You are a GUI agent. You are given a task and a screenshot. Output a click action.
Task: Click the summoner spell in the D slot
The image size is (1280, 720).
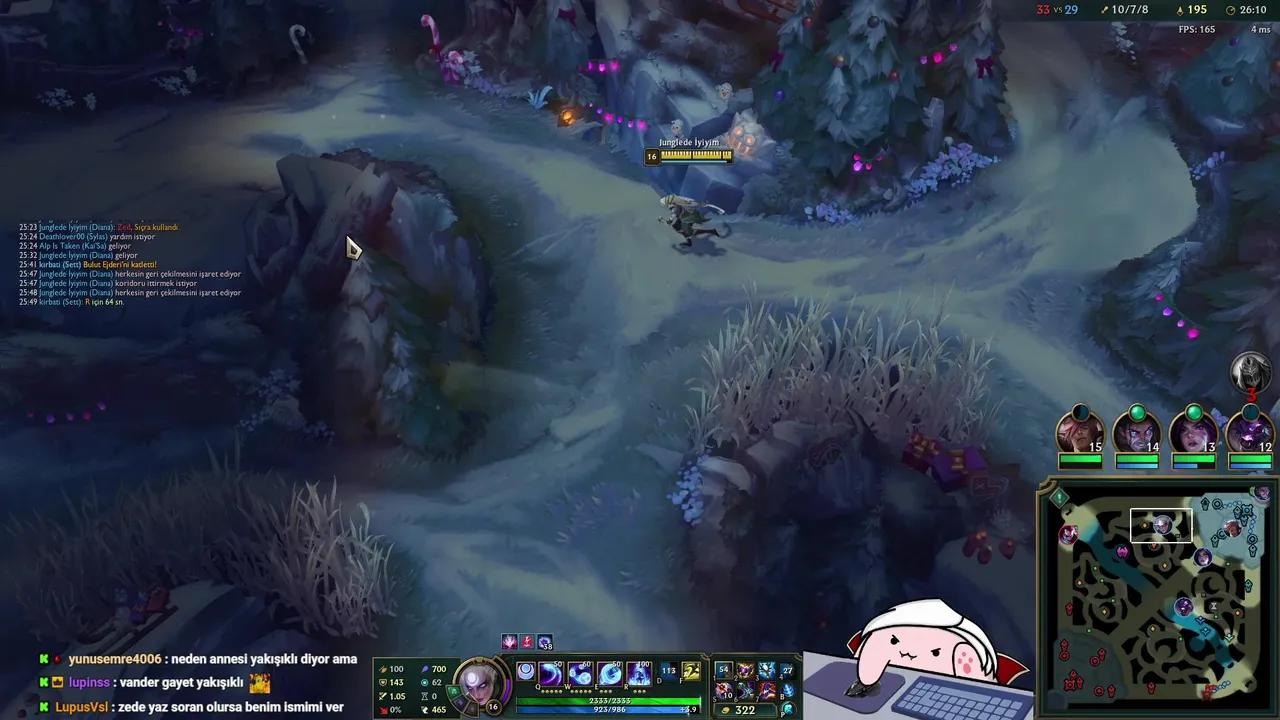(x=669, y=671)
